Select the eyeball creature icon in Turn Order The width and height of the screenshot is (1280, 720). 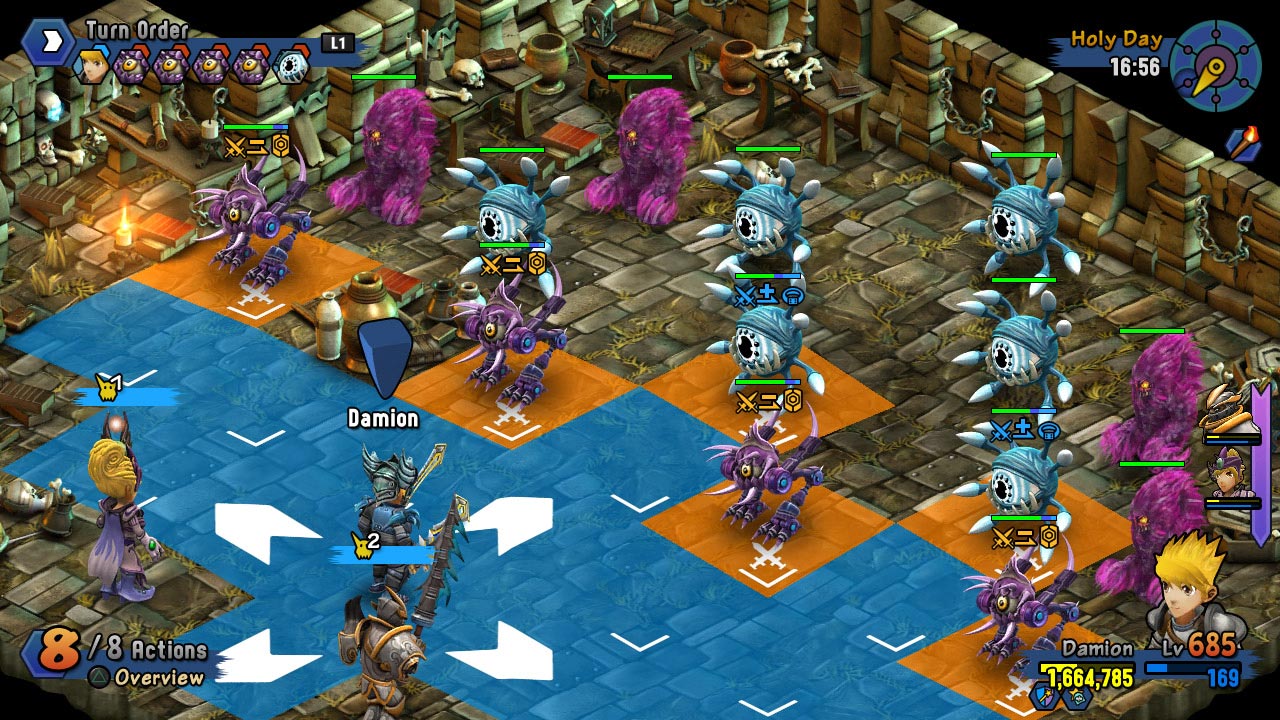tap(290, 64)
